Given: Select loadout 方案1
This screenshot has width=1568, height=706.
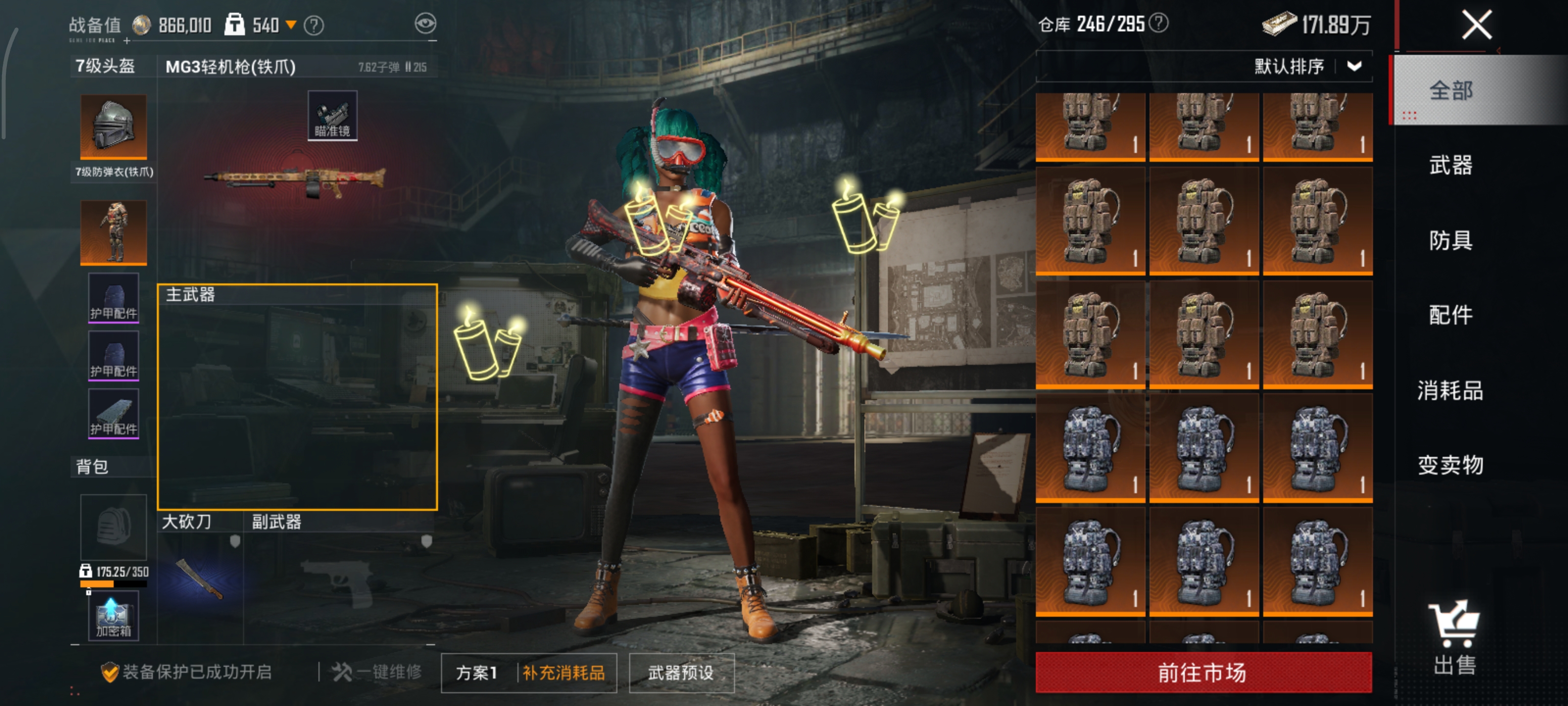Looking at the screenshot, I should 477,673.
